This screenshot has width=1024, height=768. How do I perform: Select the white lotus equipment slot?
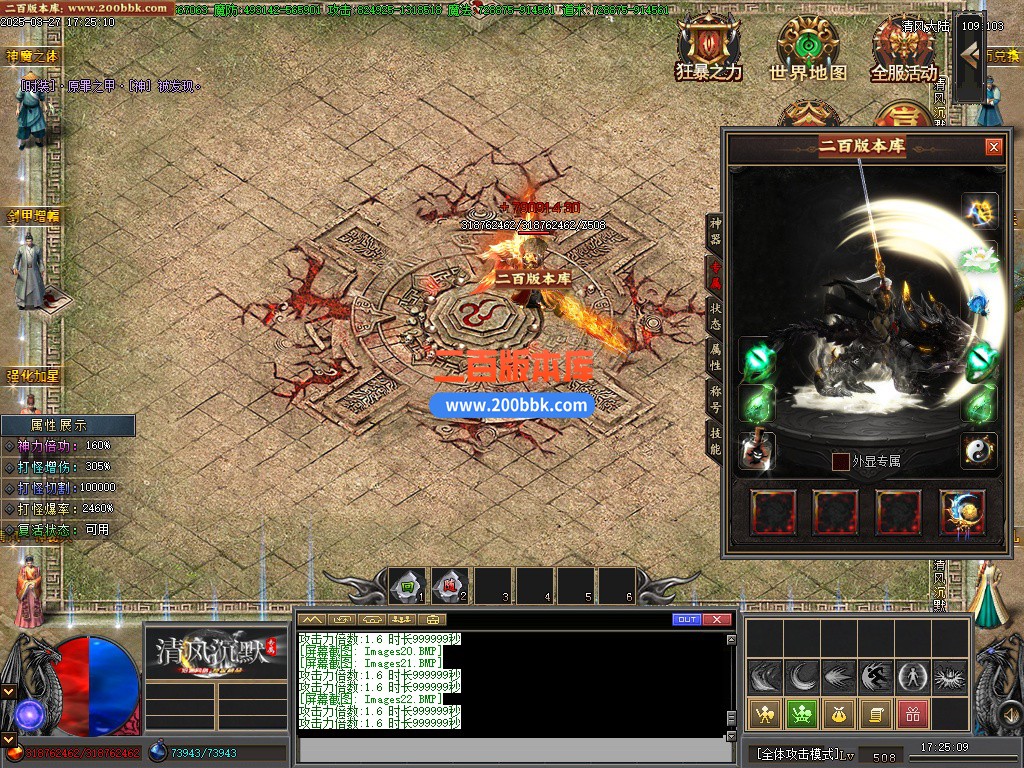[x=980, y=258]
